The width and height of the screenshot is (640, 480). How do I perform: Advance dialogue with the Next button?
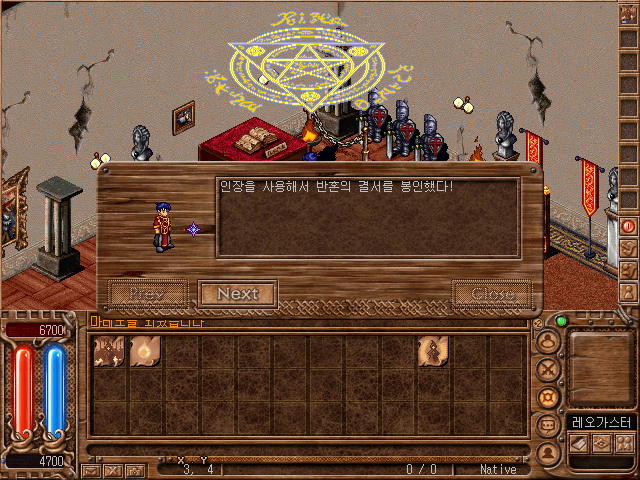coord(237,294)
